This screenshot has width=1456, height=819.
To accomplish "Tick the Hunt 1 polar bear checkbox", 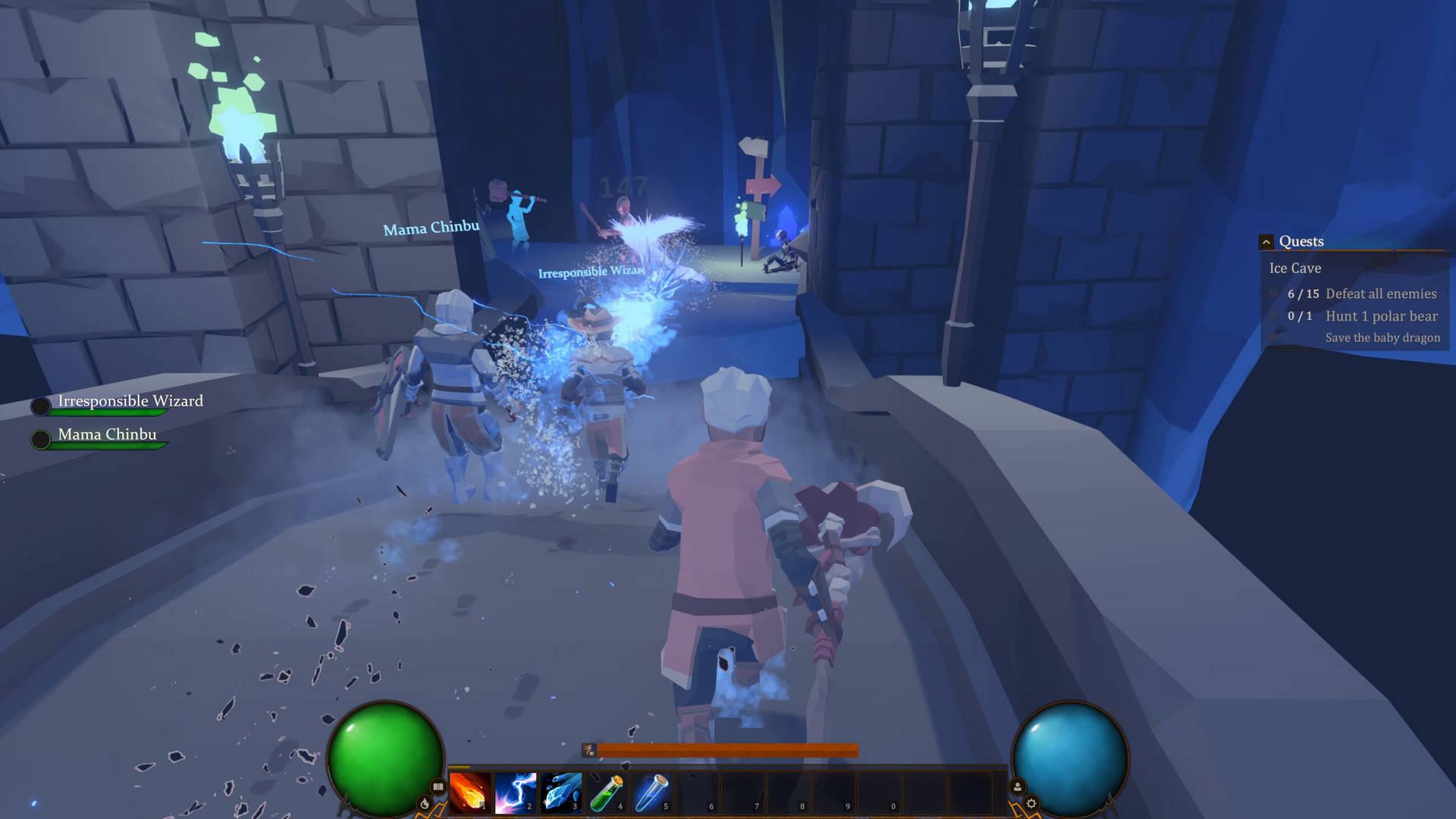I will 1273,316.
